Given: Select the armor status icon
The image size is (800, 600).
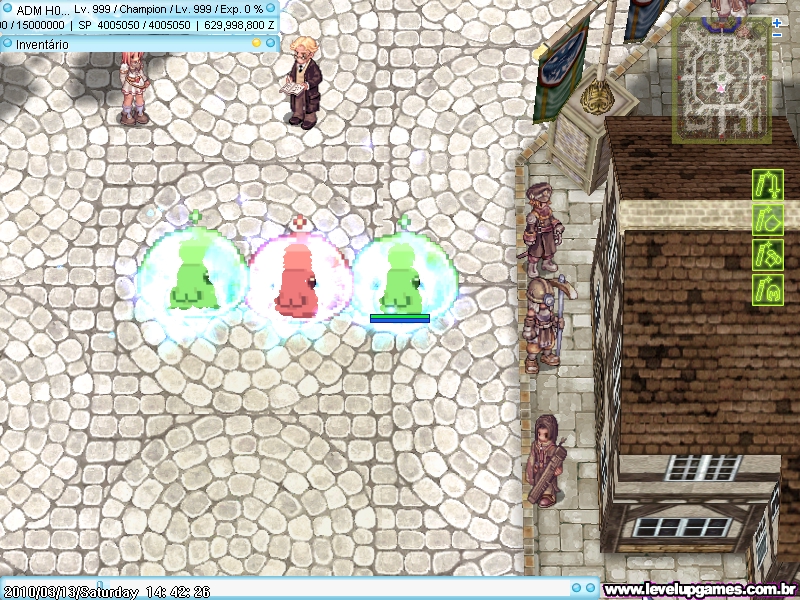Looking at the screenshot, I should point(767,254).
